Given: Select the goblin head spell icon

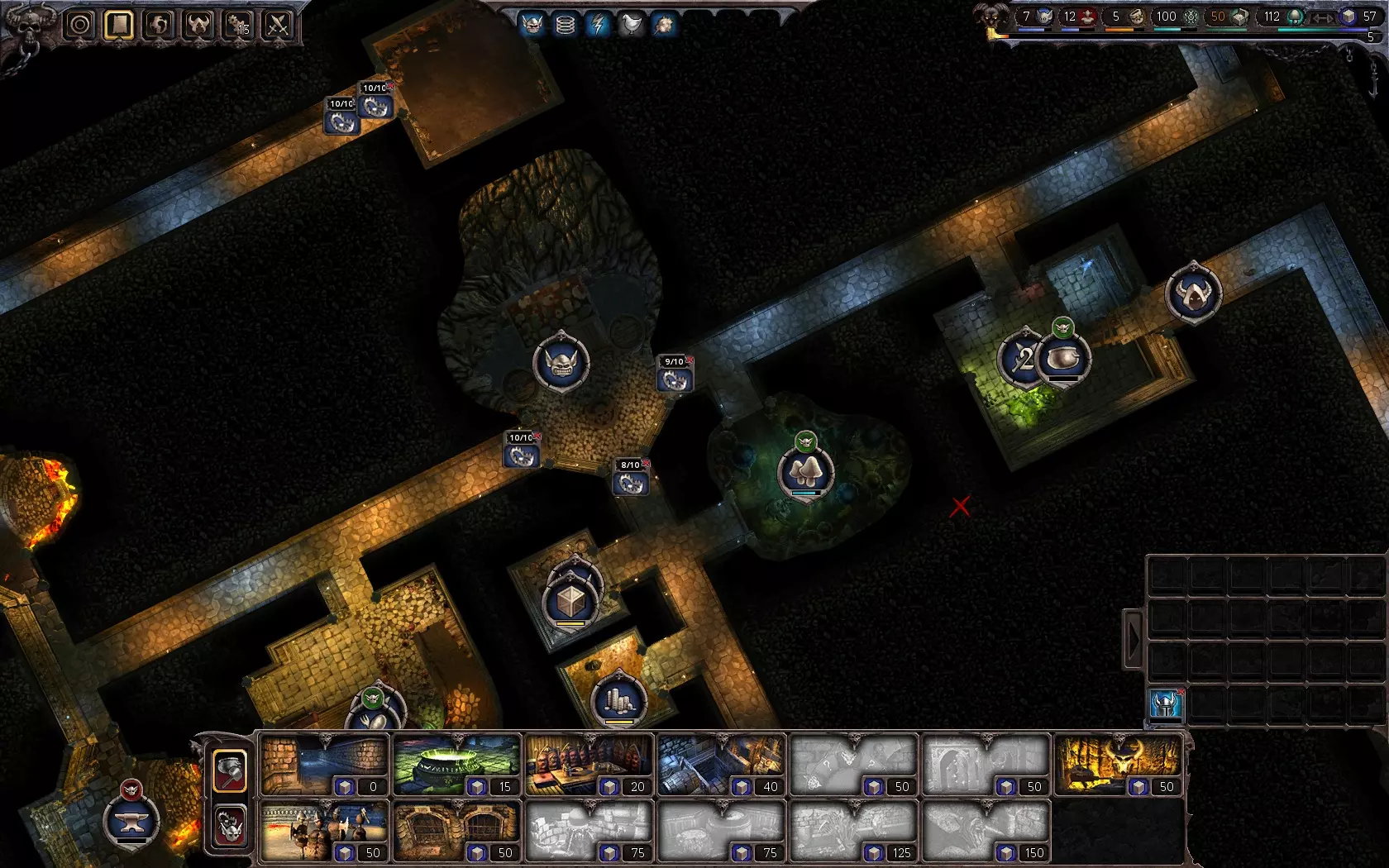Looking at the screenshot, I should (533, 25).
